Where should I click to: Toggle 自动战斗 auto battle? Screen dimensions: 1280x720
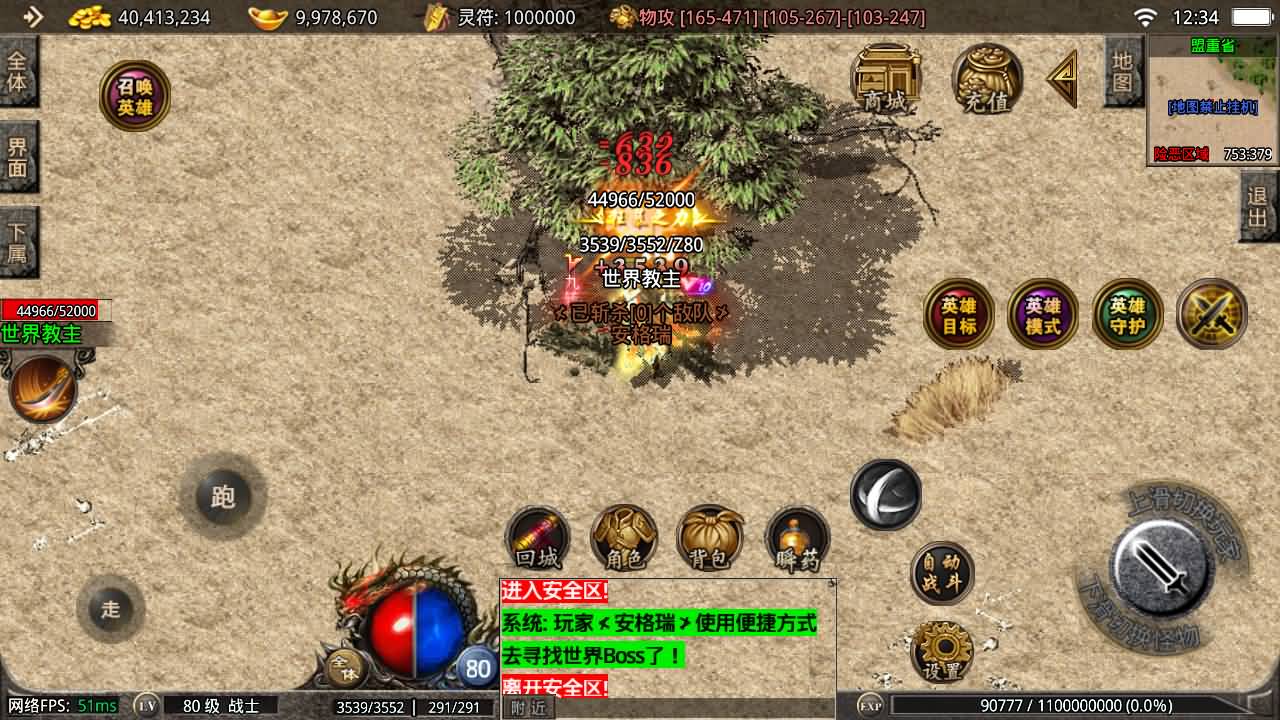942,573
